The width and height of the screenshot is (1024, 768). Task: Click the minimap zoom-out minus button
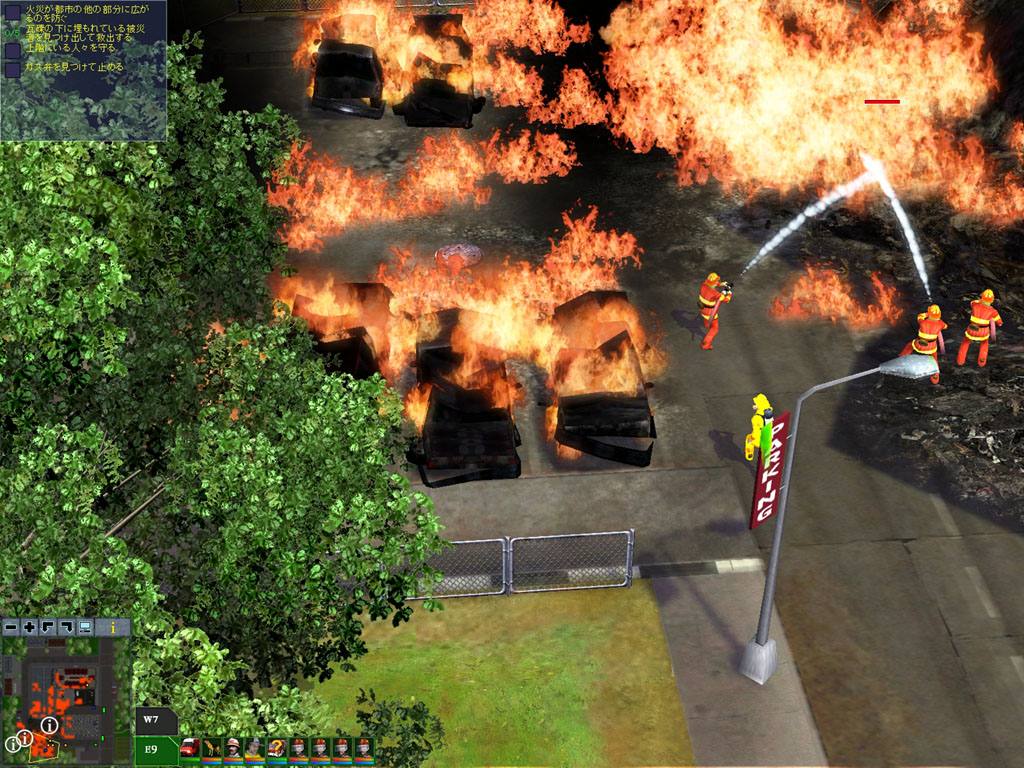[11, 627]
